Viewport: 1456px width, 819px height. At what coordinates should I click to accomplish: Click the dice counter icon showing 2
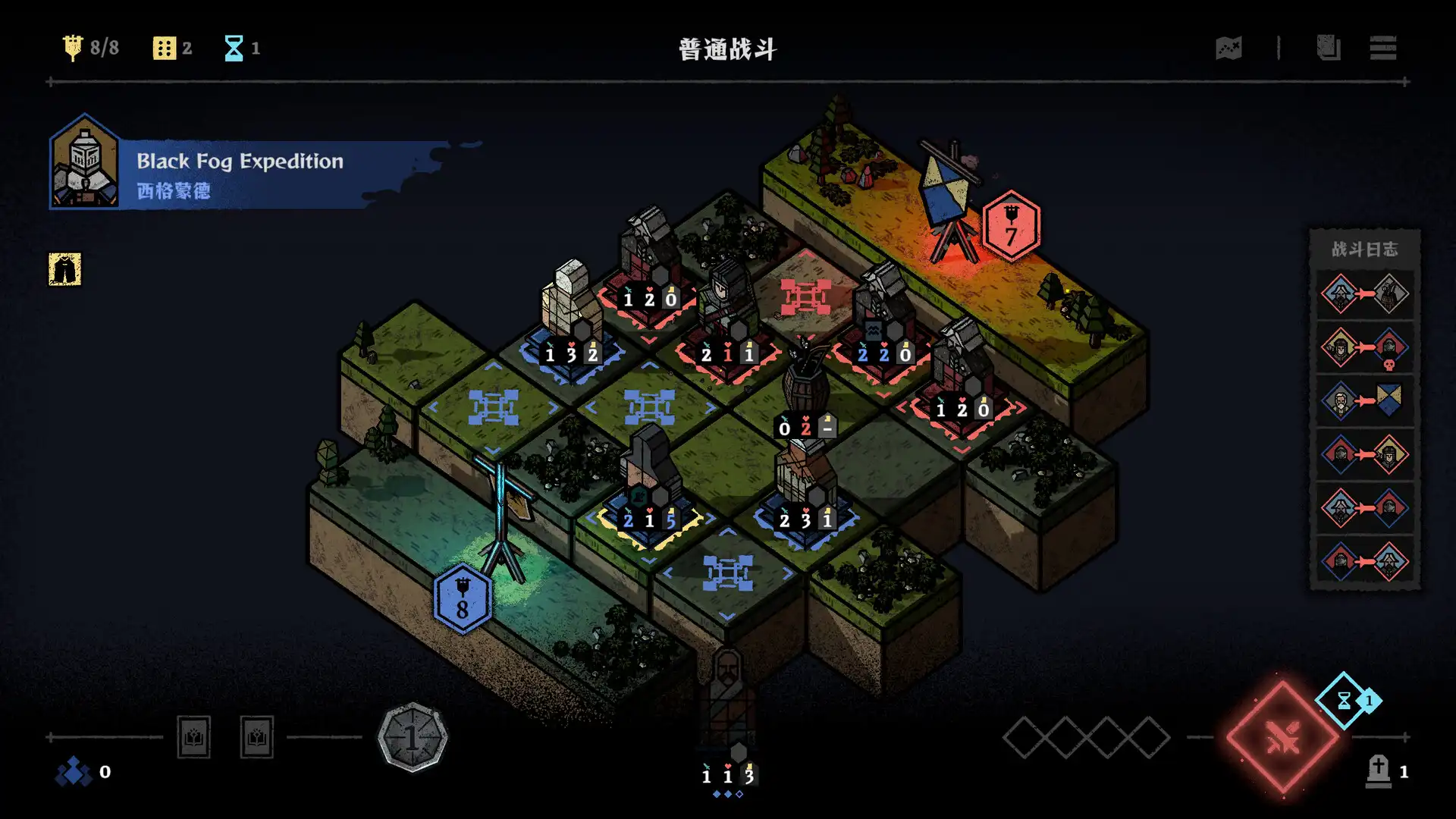click(x=168, y=47)
